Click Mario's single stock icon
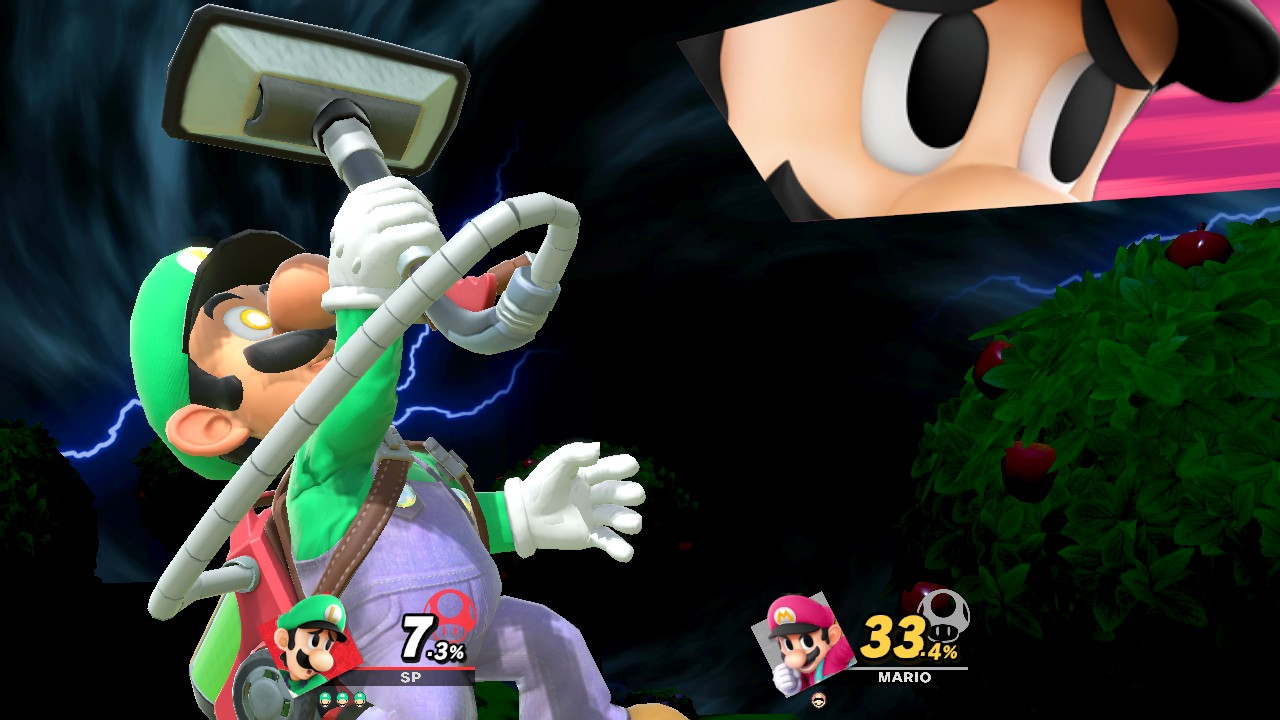Image resolution: width=1280 pixels, height=720 pixels. [x=819, y=699]
